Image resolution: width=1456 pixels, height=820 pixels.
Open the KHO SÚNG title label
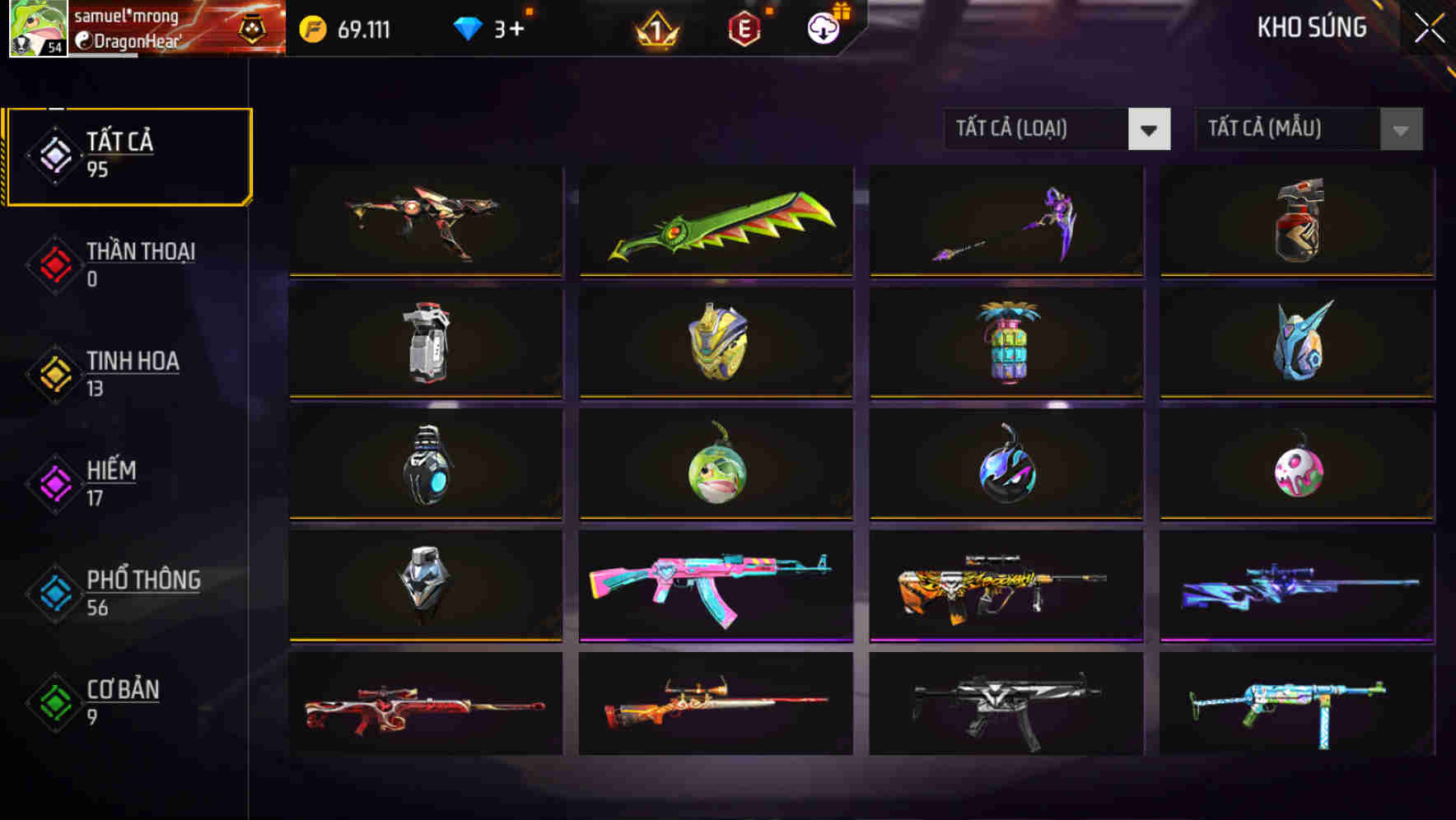[x=1311, y=27]
